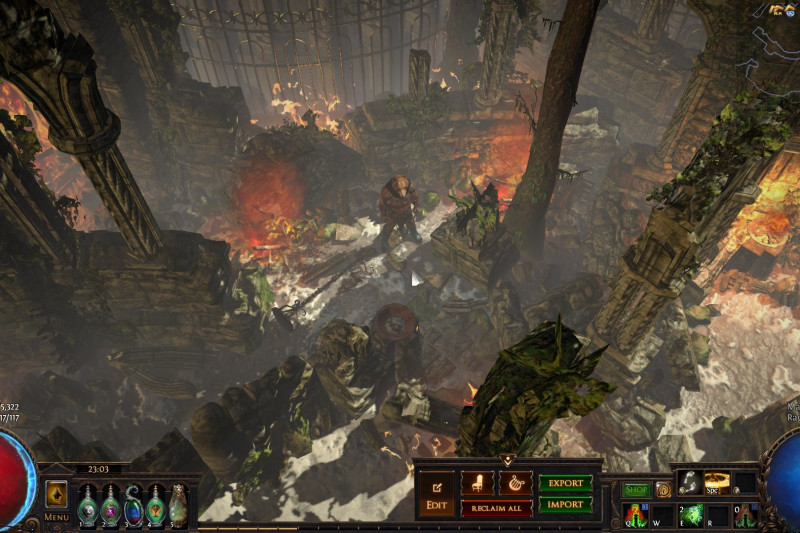The height and width of the screenshot is (533, 800).
Task: Export the hideout layout
Action: (565, 483)
